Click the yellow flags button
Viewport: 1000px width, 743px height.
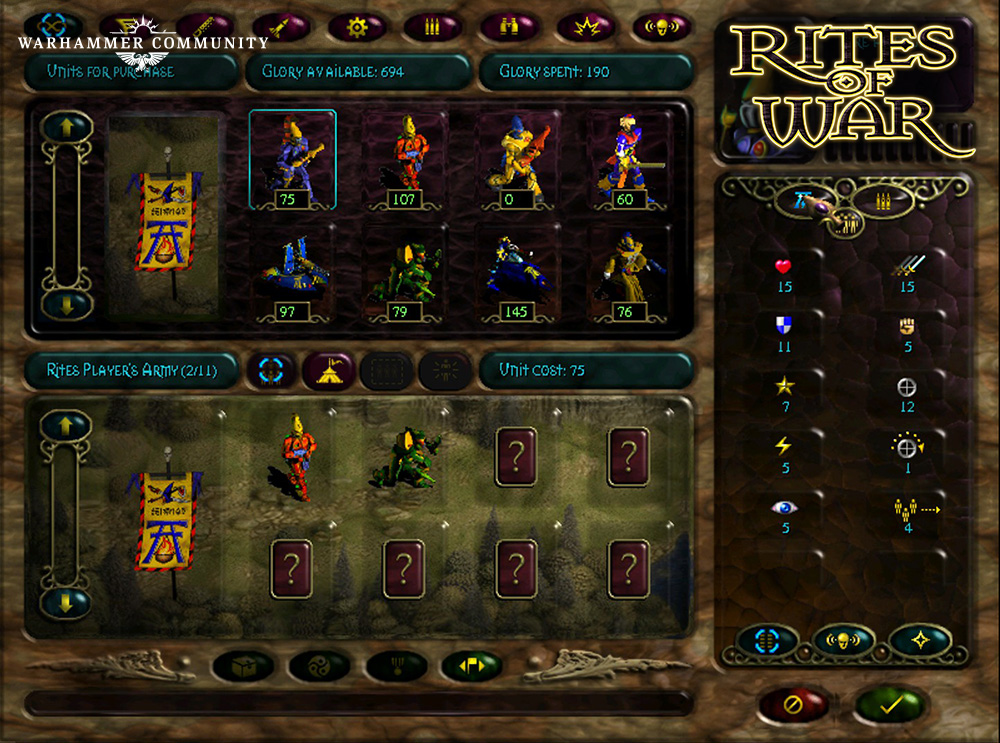pos(470,664)
